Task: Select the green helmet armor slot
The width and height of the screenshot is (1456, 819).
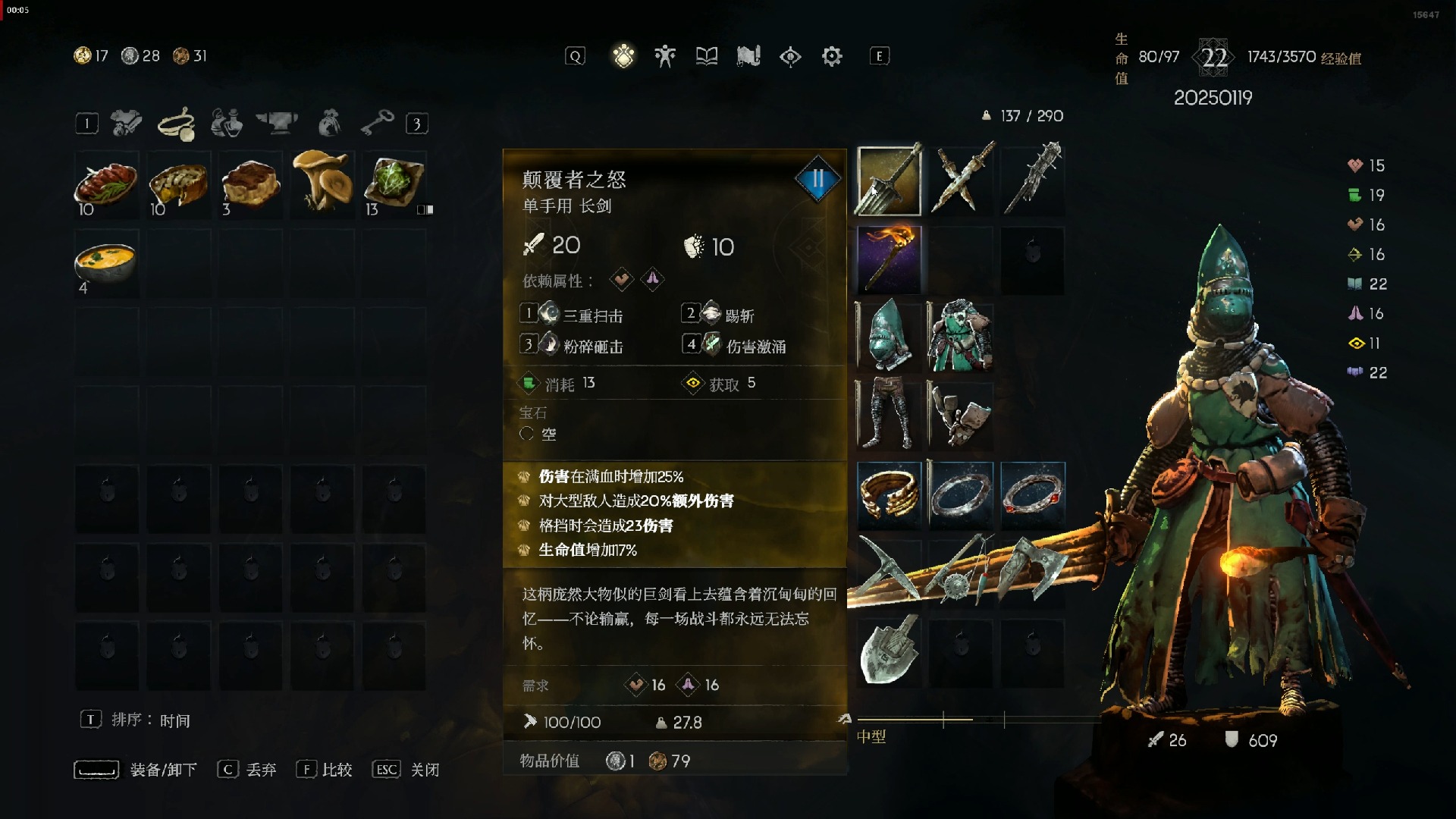Action: (889, 337)
